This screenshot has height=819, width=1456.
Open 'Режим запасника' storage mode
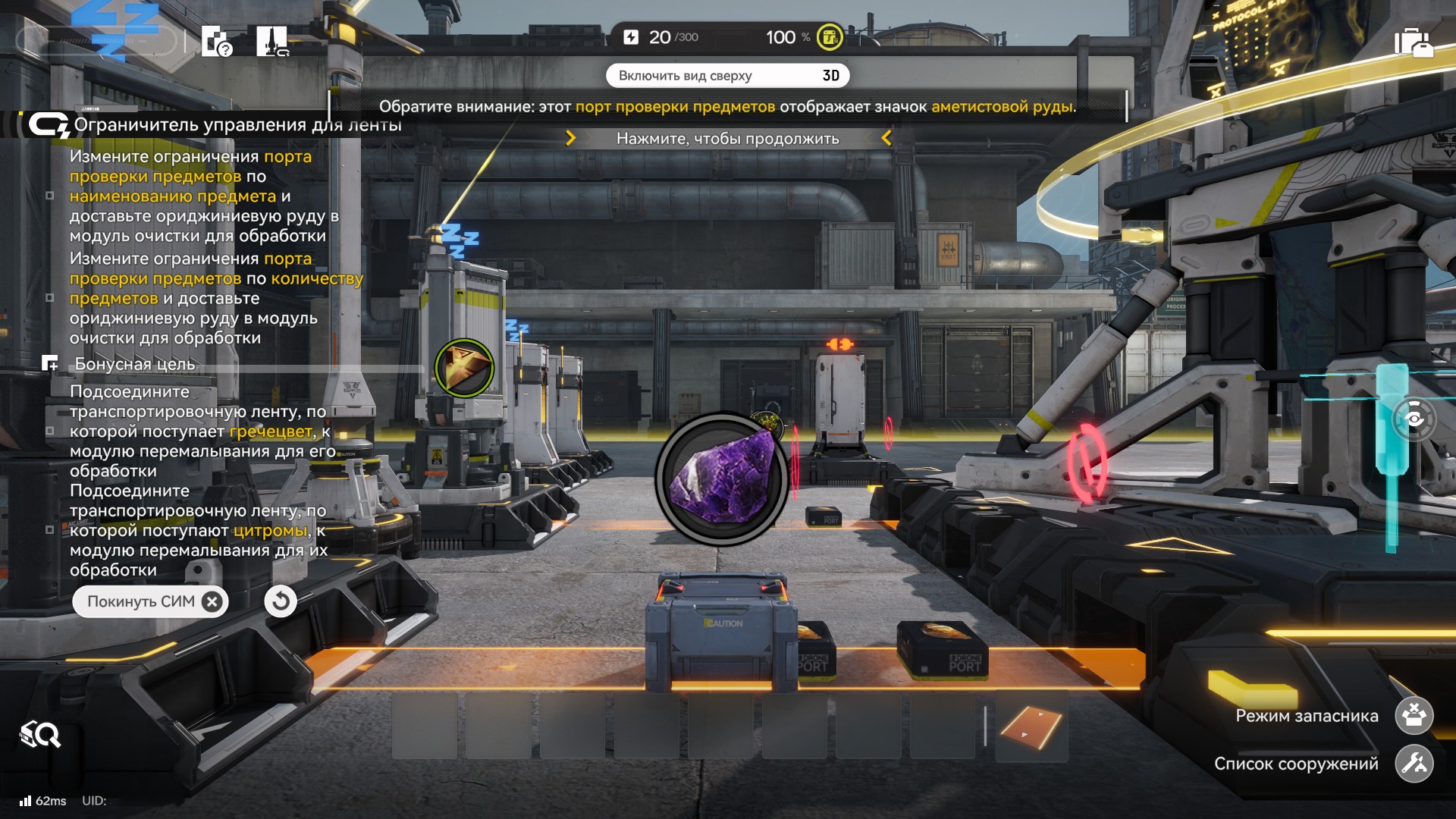(1414, 716)
